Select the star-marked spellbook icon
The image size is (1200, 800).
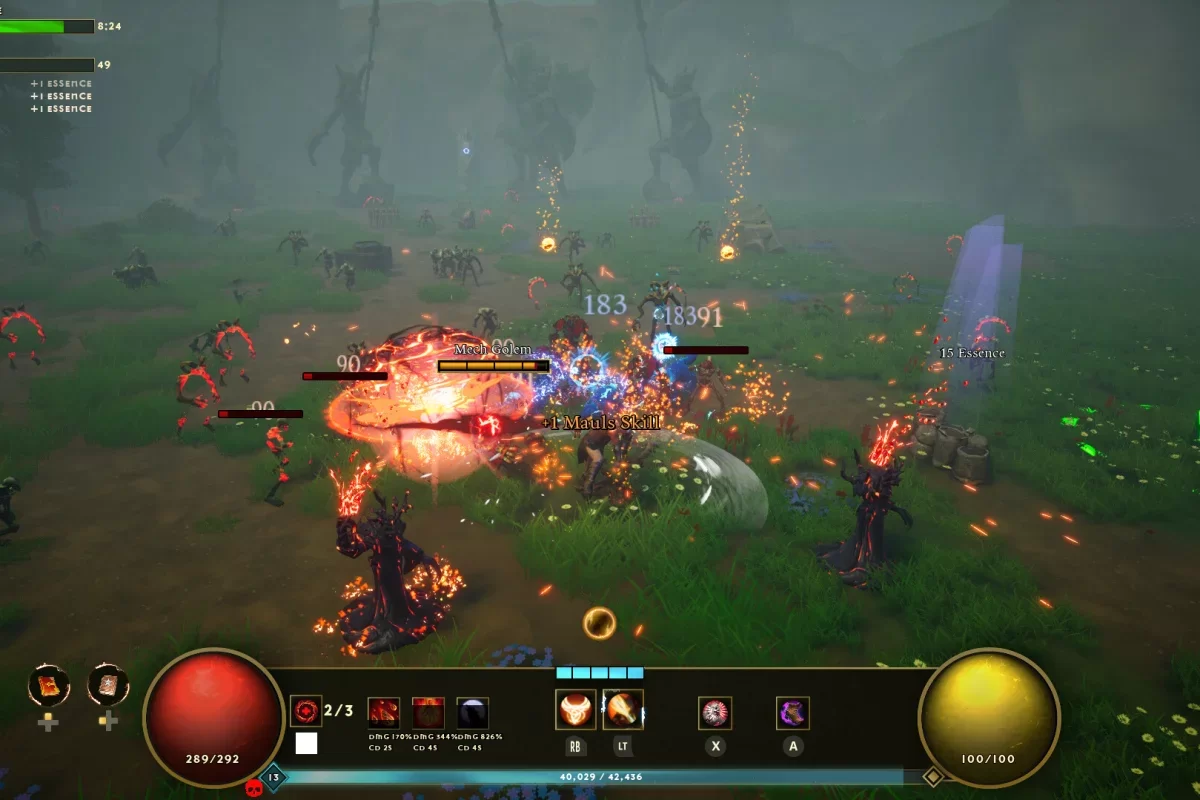(x=108, y=685)
